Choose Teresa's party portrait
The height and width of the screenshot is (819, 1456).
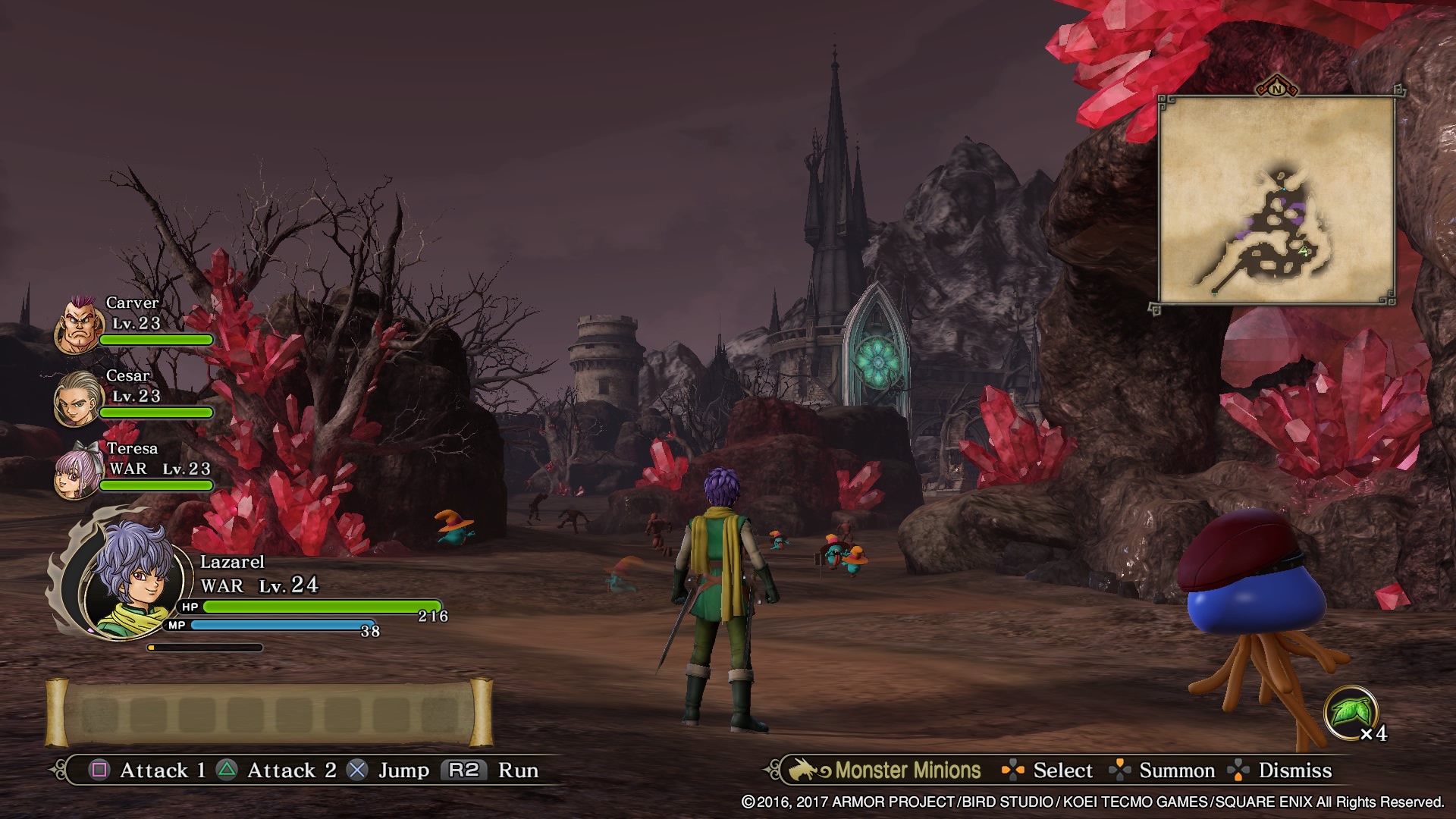[x=79, y=470]
